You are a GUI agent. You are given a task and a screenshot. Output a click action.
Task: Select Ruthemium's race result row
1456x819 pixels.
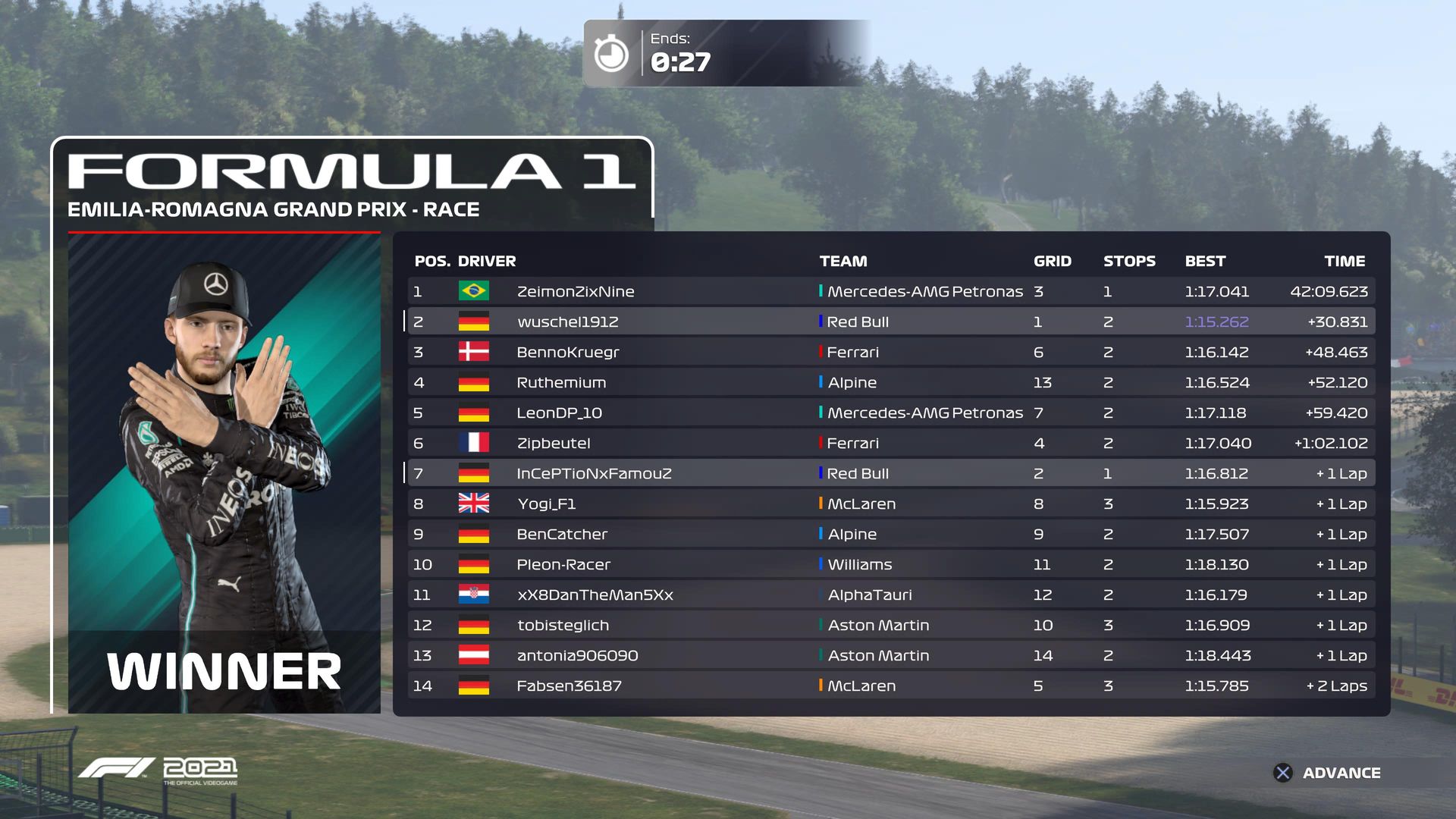pyautogui.click(x=561, y=382)
